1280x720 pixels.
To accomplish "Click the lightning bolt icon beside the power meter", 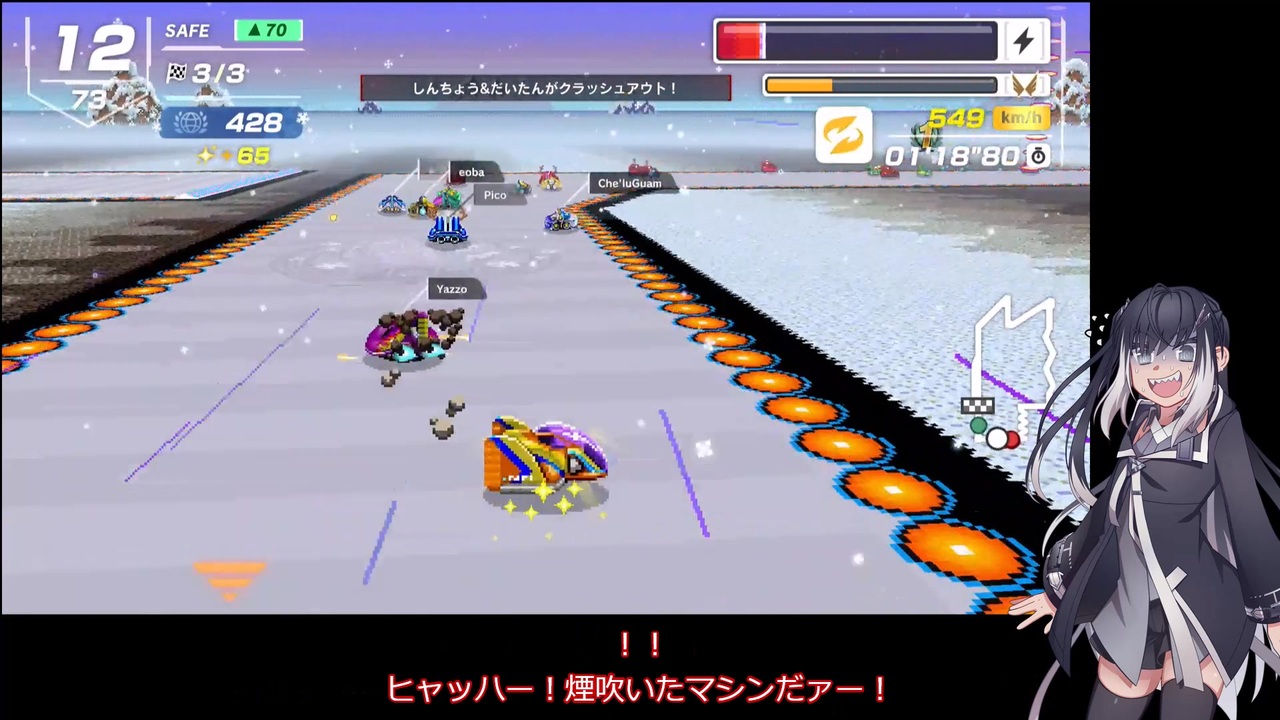I will 1023,40.
